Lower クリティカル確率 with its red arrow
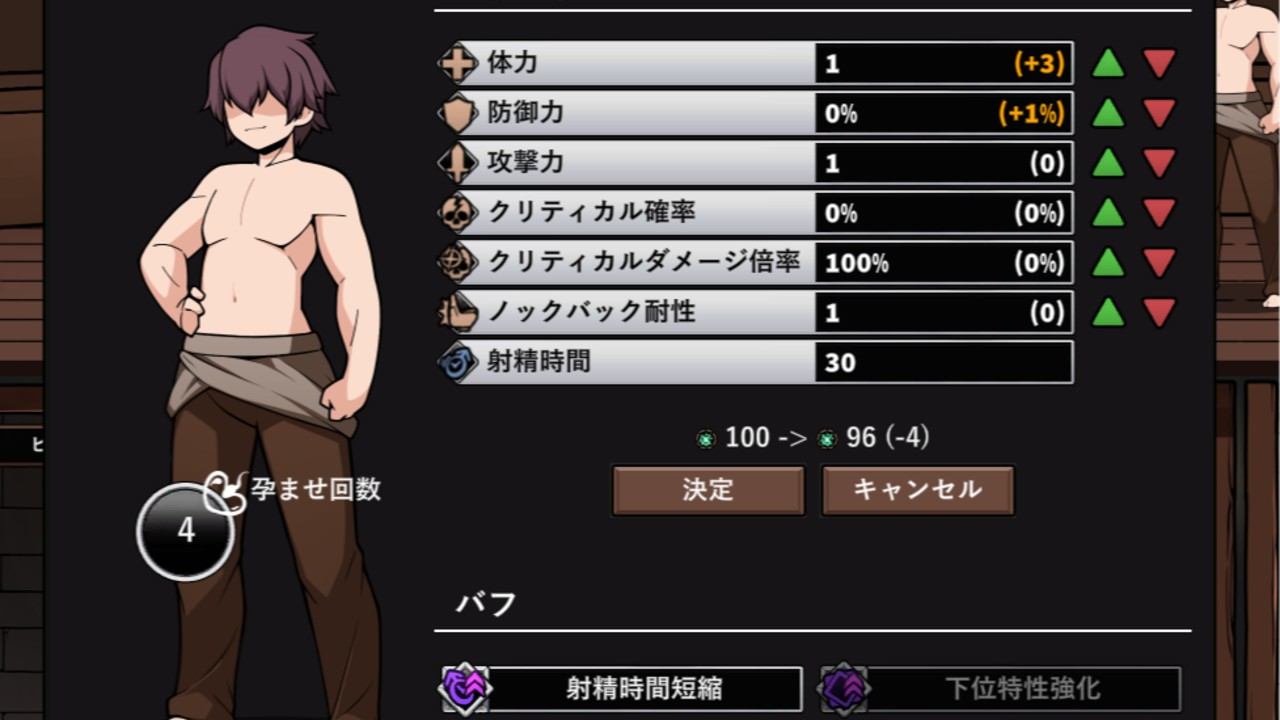This screenshot has width=1280, height=720. [1159, 213]
